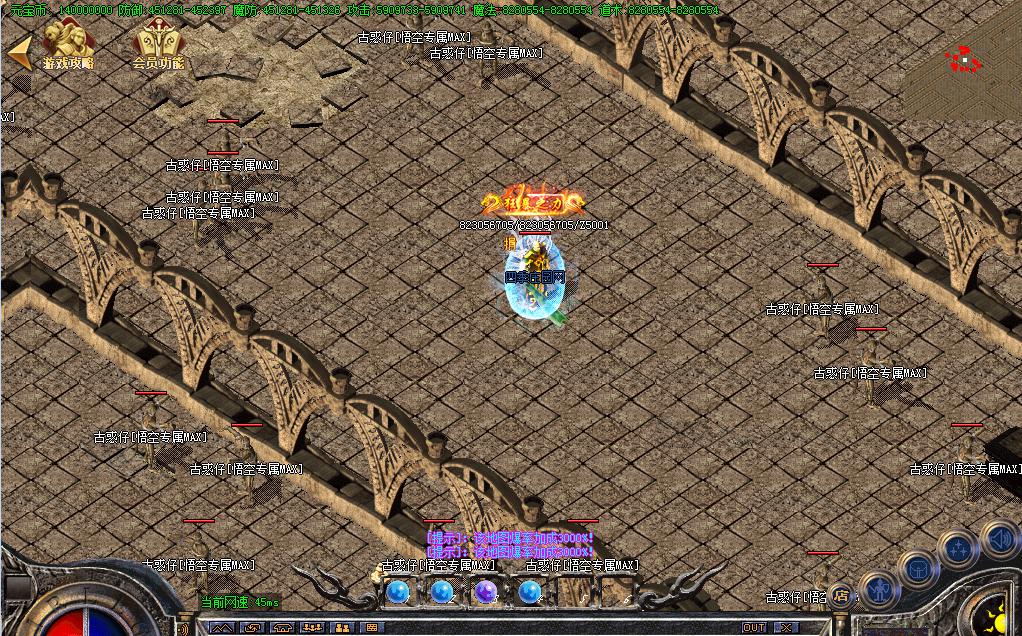Click the minimap in the top-right corner

pyautogui.click(x=963, y=60)
